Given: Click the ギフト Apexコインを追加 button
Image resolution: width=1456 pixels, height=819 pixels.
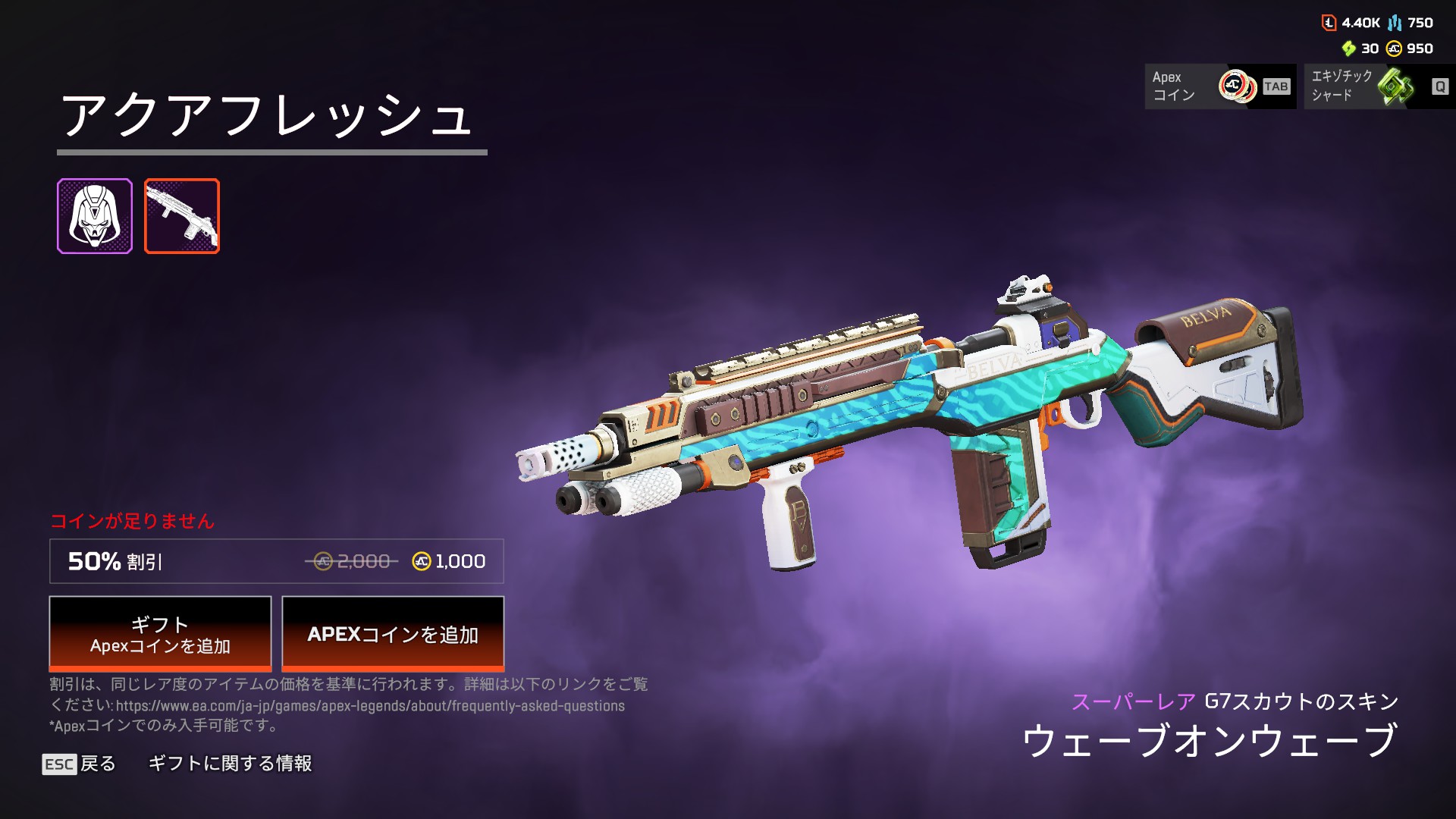Looking at the screenshot, I should [x=160, y=634].
